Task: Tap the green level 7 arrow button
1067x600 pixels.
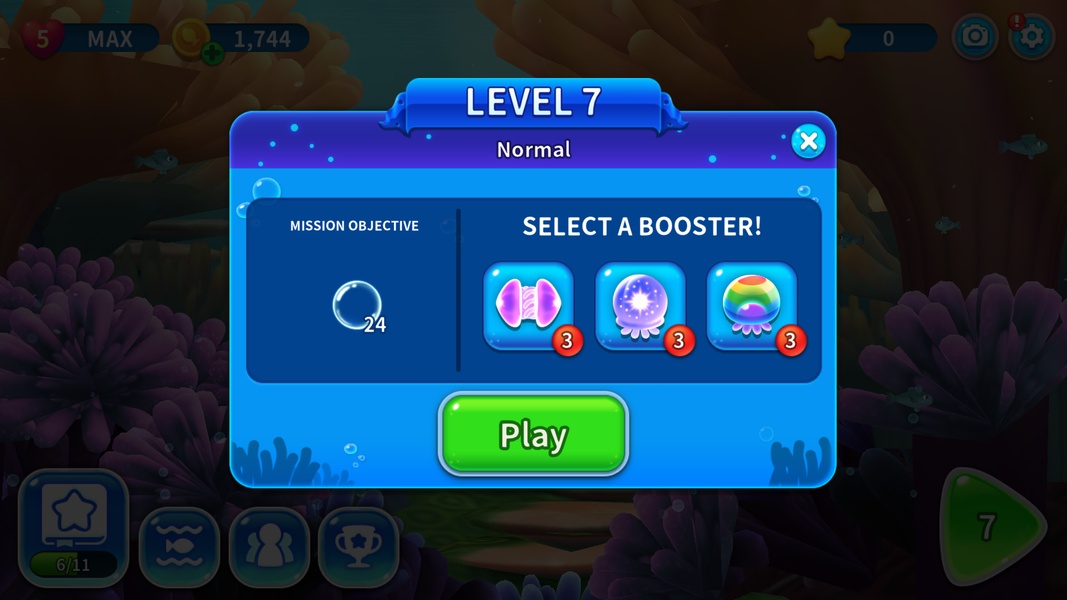Action: 990,527
